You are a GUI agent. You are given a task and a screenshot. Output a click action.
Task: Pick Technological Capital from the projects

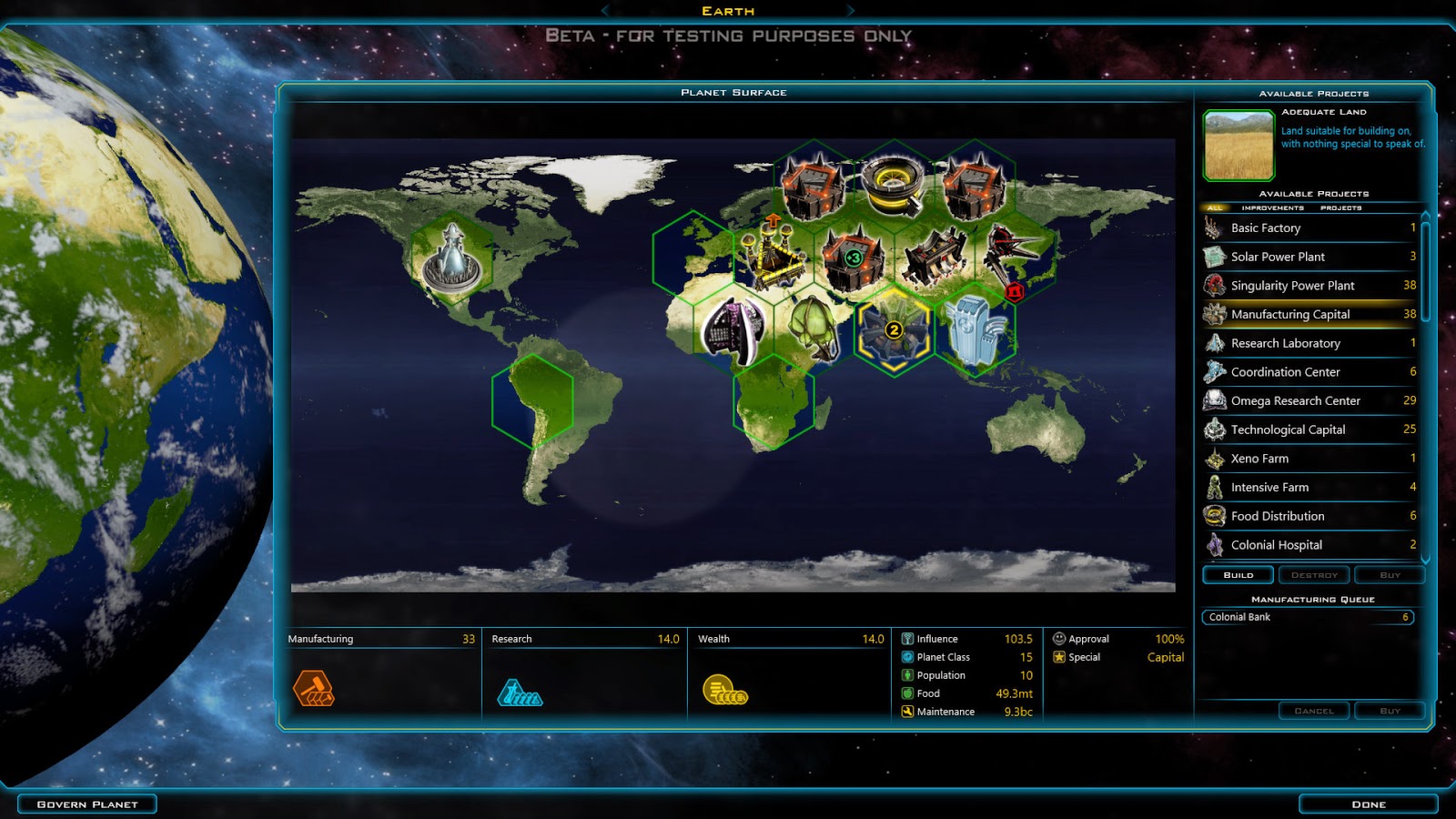tap(1310, 430)
